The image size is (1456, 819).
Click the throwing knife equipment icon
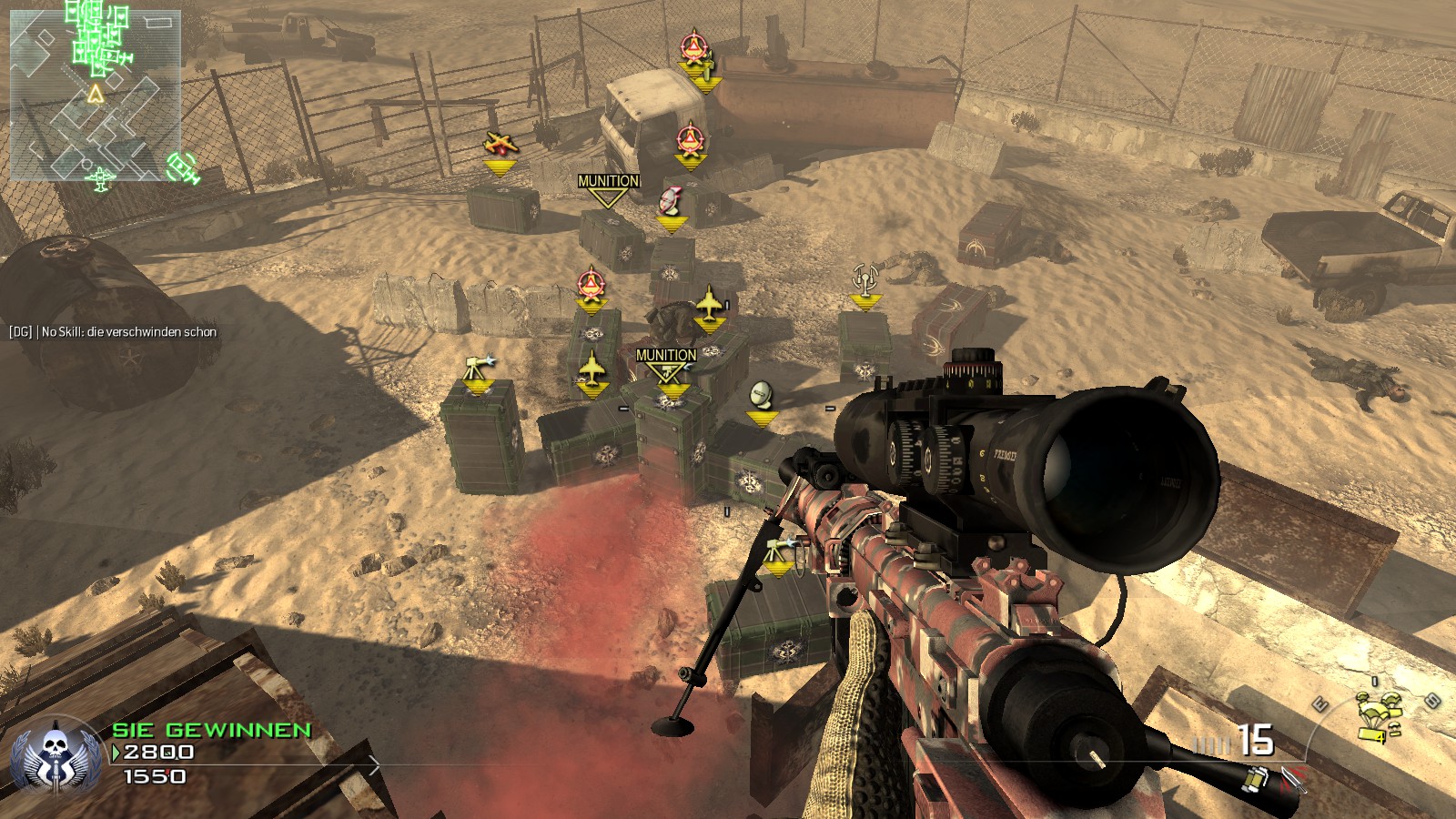1294,778
